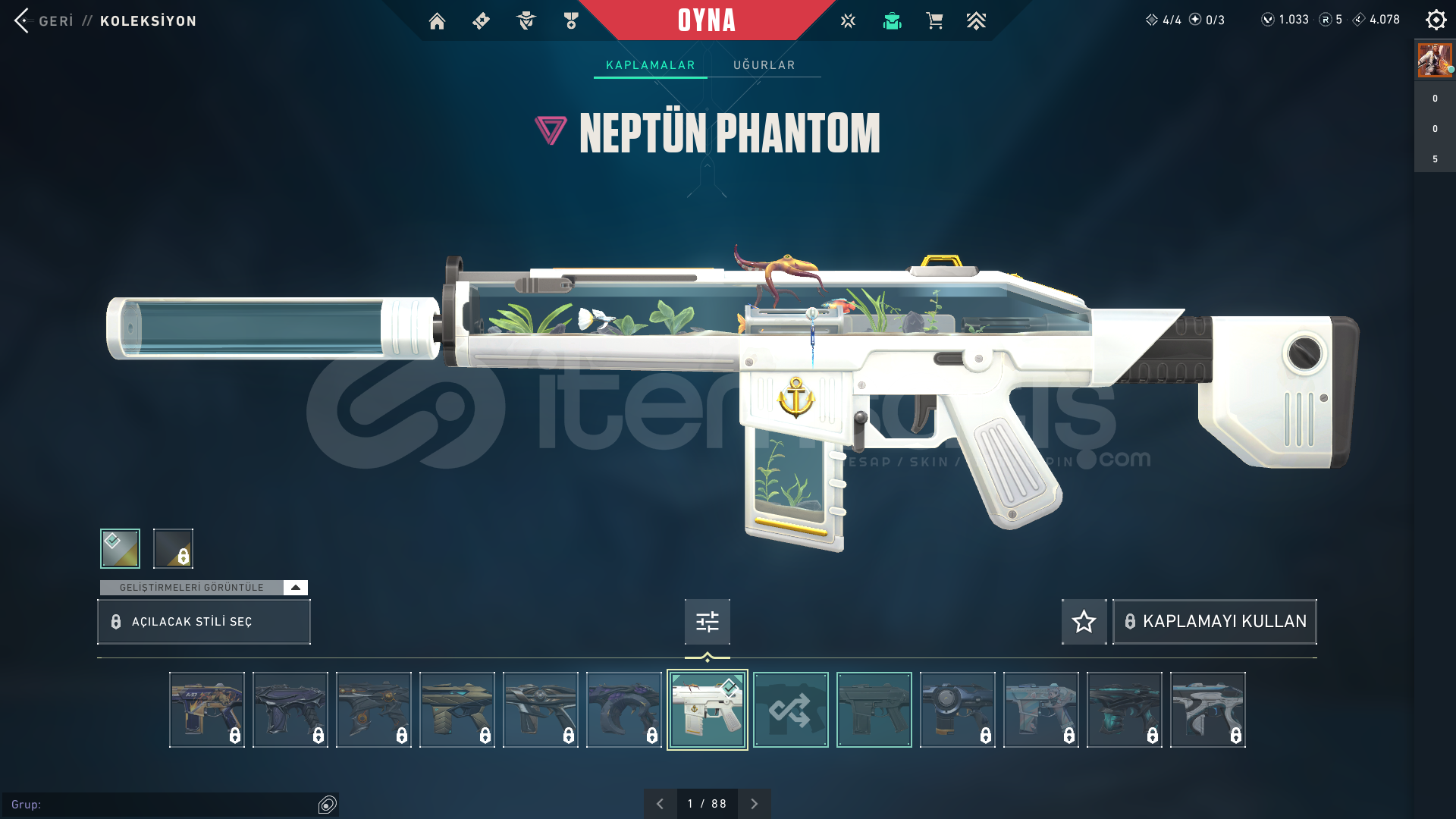This screenshot has width=1456, height=819.
Task: Switch to the UĞURLAR tab
Action: (x=763, y=65)
